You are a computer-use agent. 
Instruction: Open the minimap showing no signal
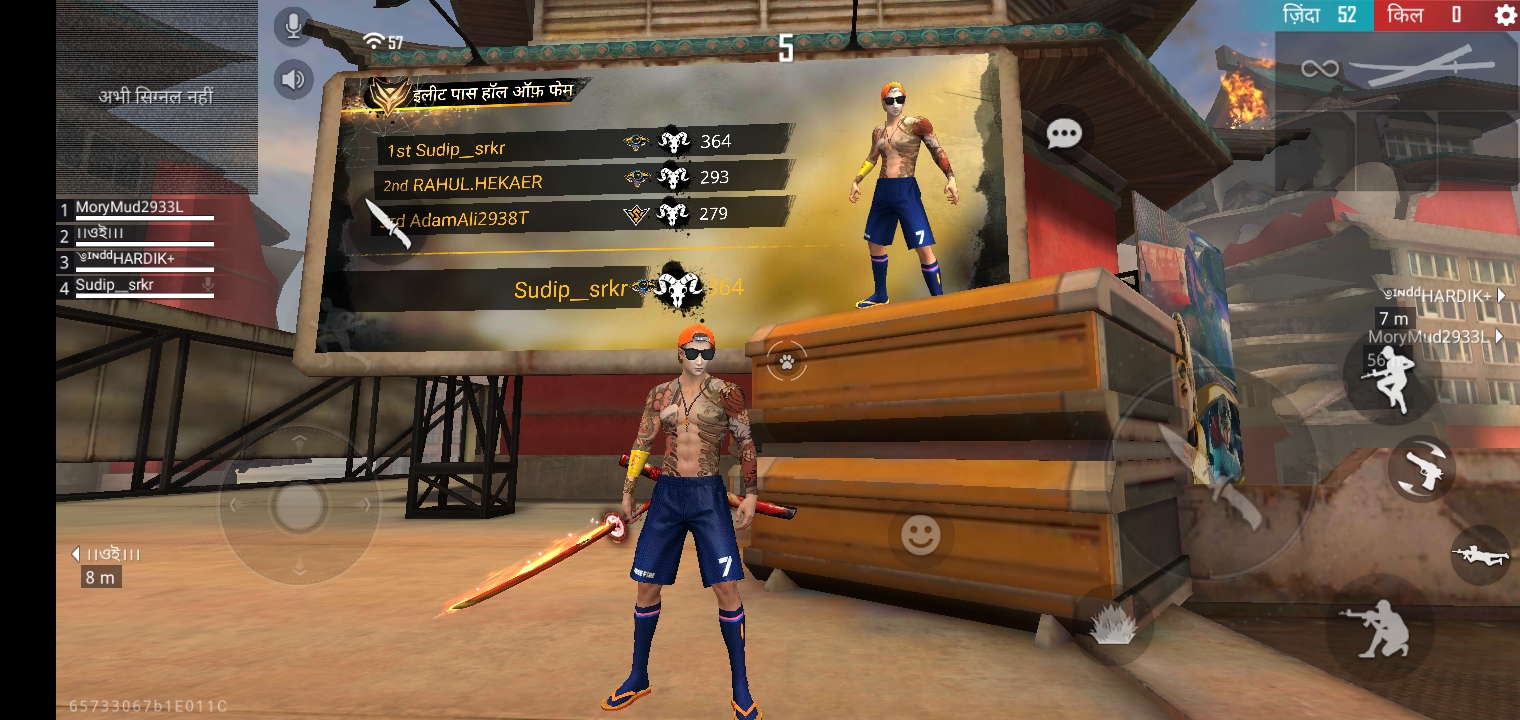pyautogui.click(x=156, y=97)
